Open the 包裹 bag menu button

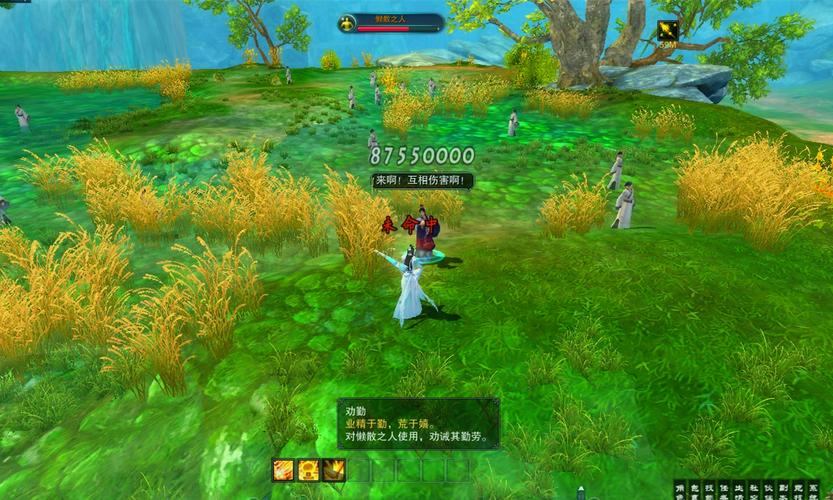(x=695, y=490)
